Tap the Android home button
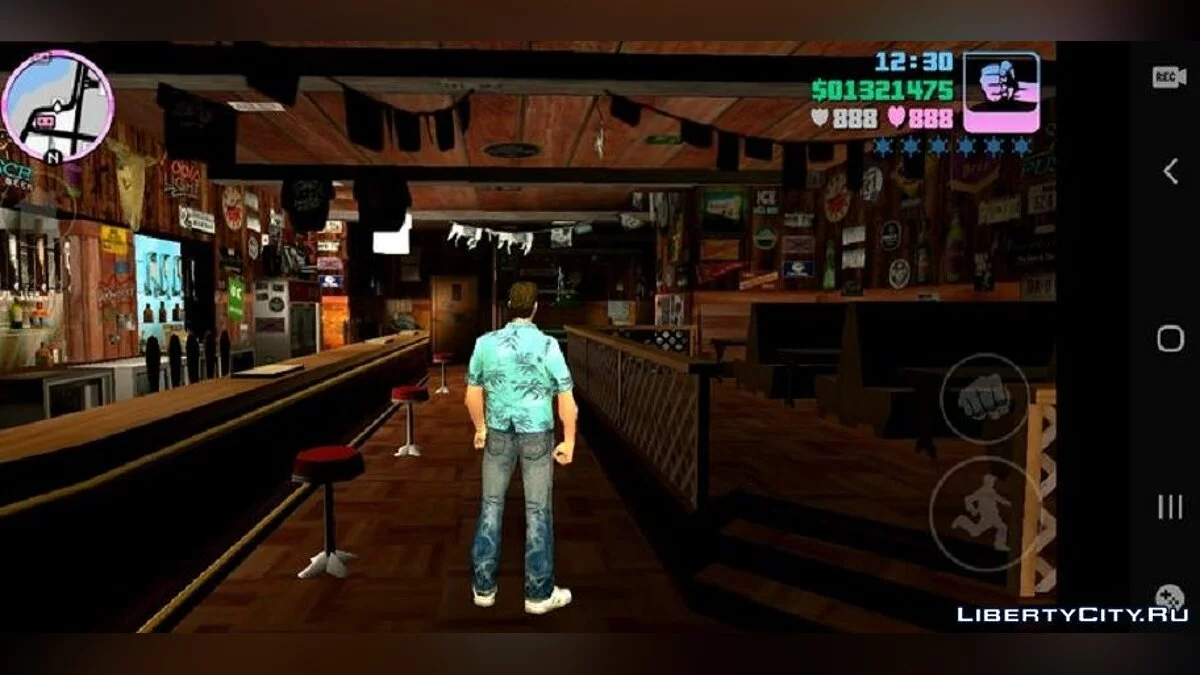This screenshot has height=675, width=1200. pyautogui.click(x=1170, y=339)
